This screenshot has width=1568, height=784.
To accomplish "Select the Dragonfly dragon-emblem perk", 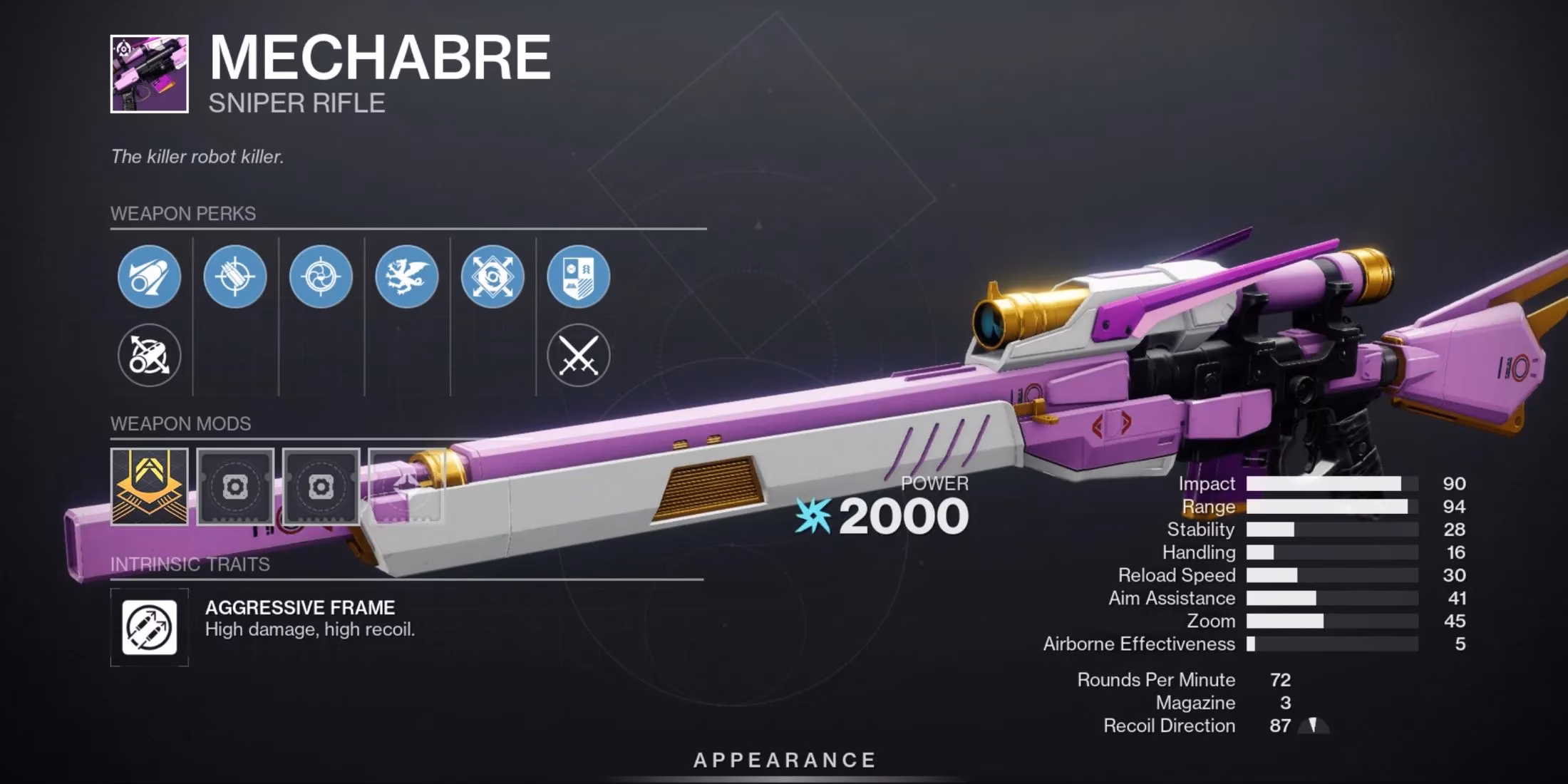I will click(x=408, y=277).
